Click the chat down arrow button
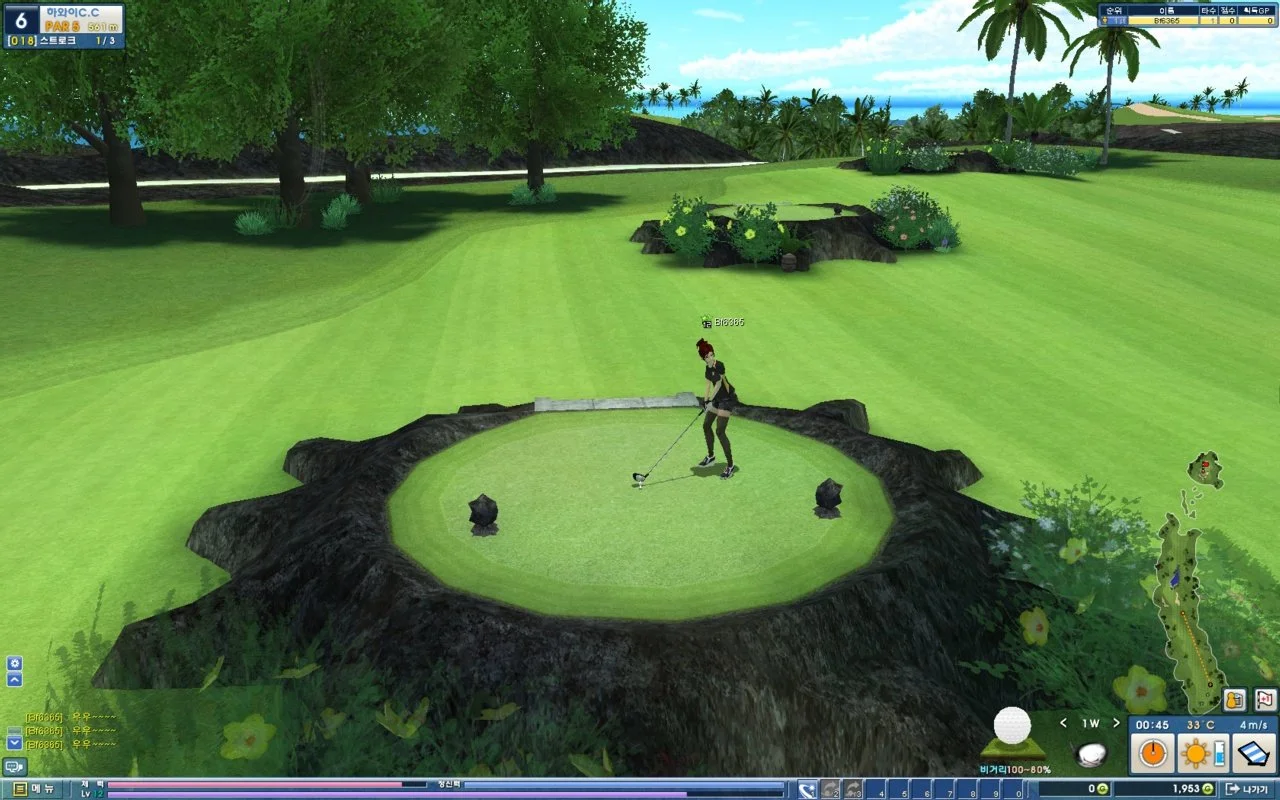The height and width of the screenshot is (800, 1280). [14, 742]
